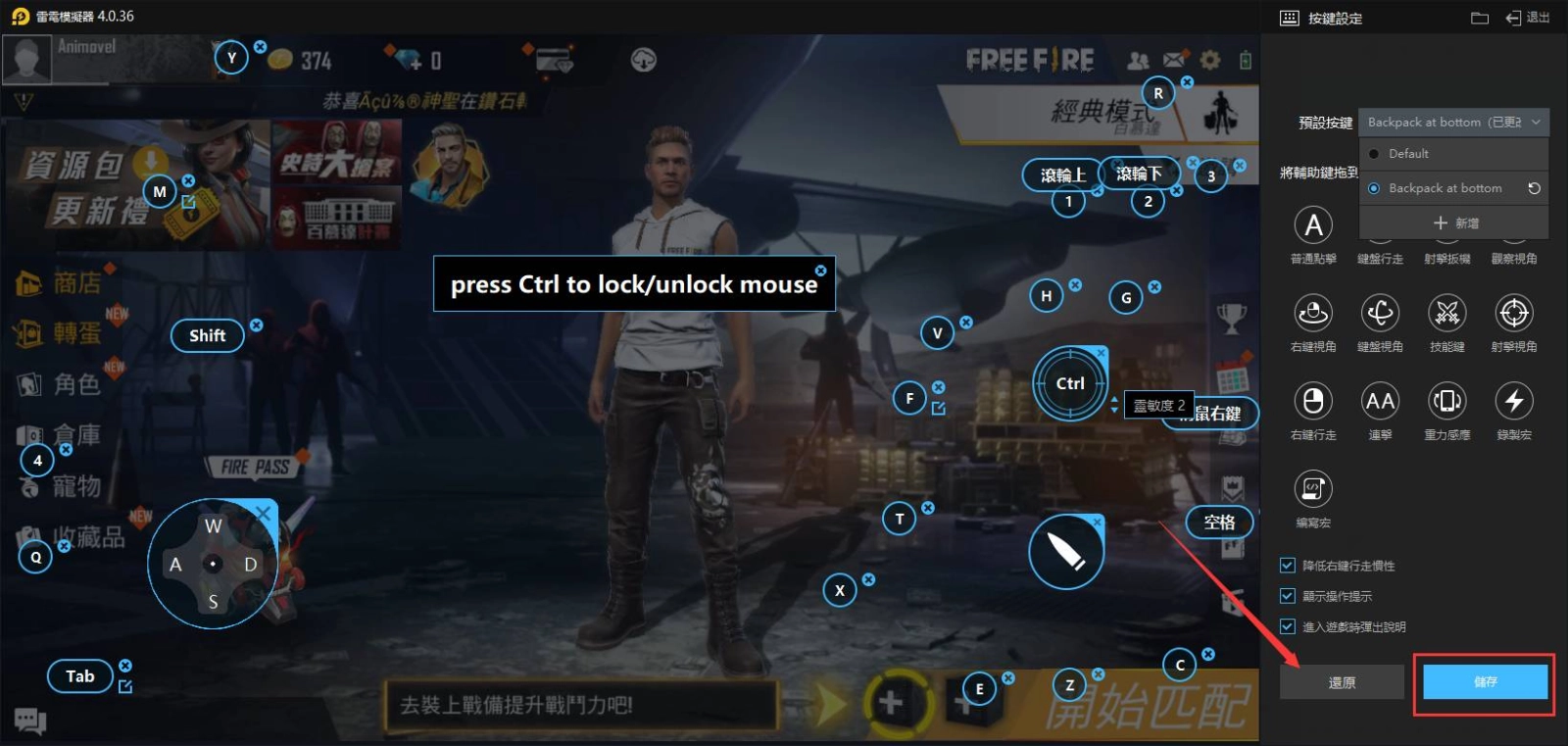Open the 角色 characters entry in game sidebar

[59, 384]
